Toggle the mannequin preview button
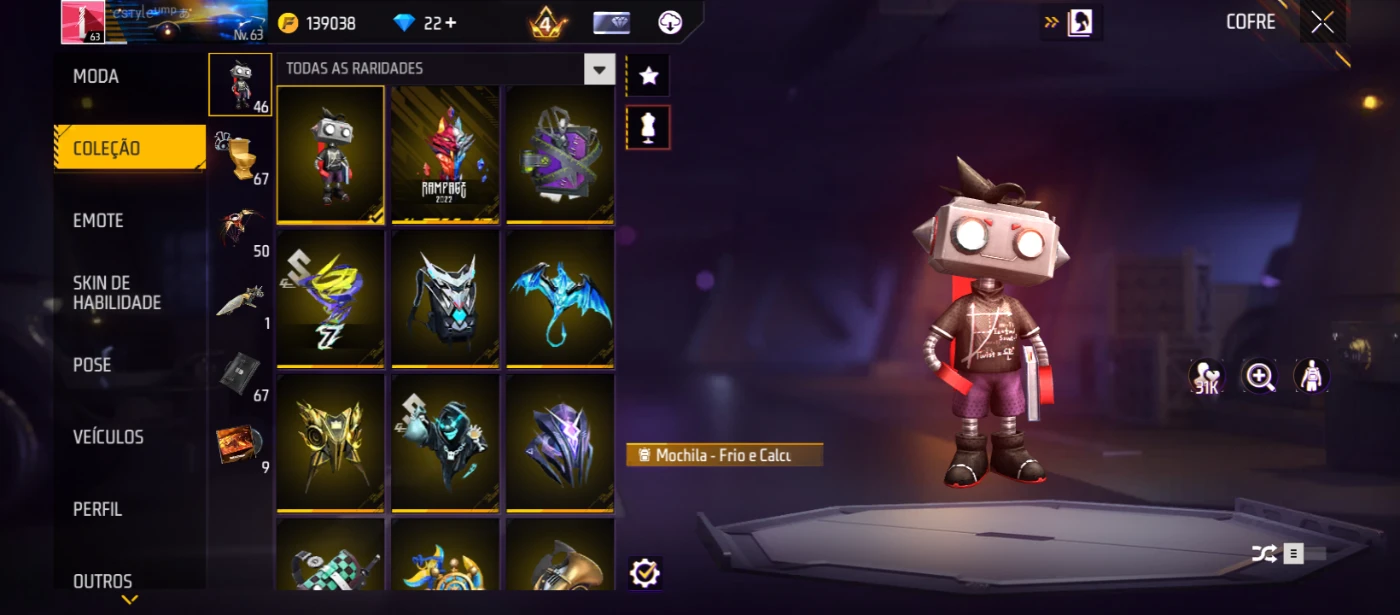Screen dimensions: 1400x615 tap(649, 128)
